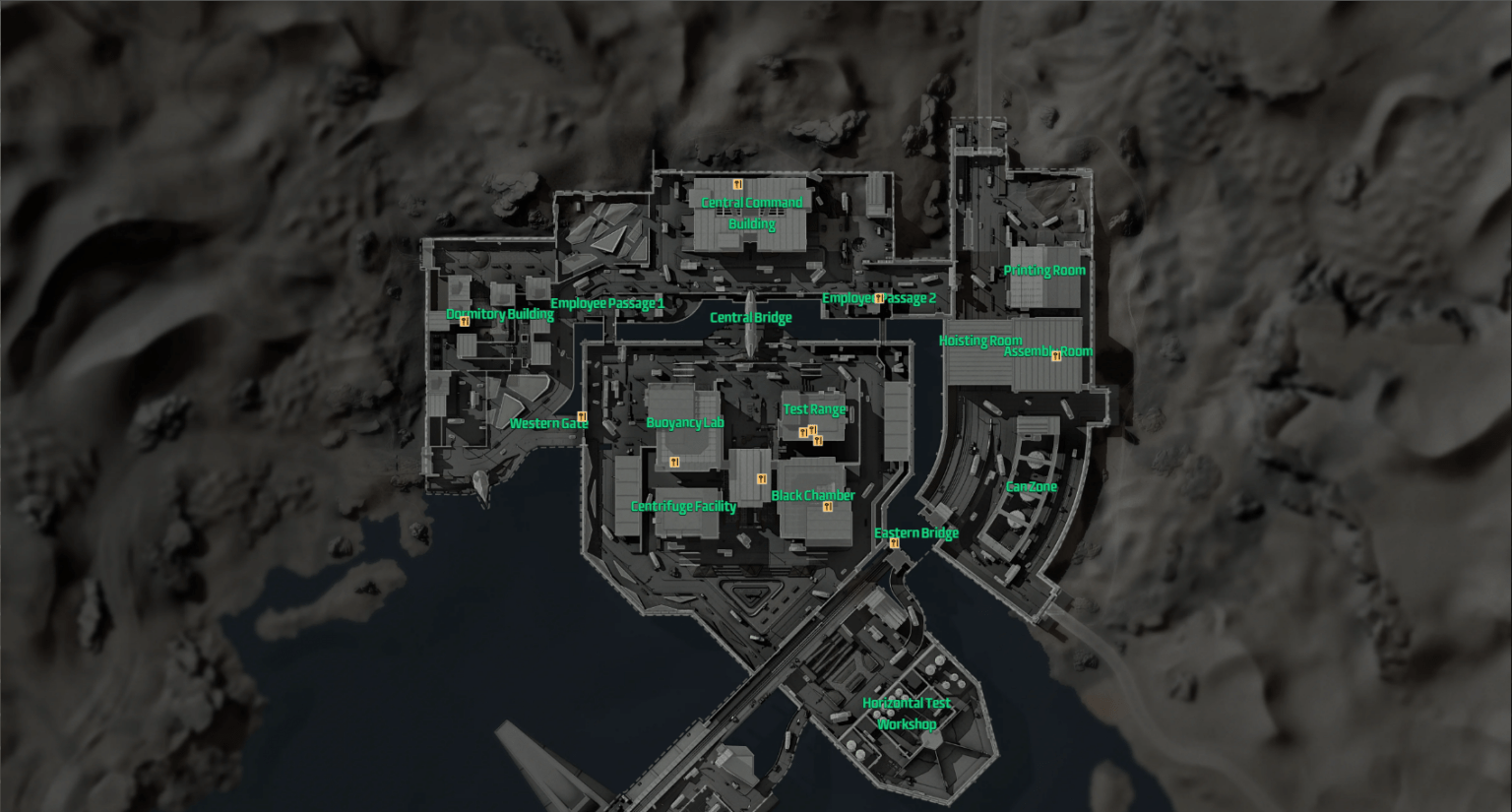Click the key marker beside Assembly Room
Image resolution: width=1512 pixels, height=812 pixels.
[x=1056, y=355]
